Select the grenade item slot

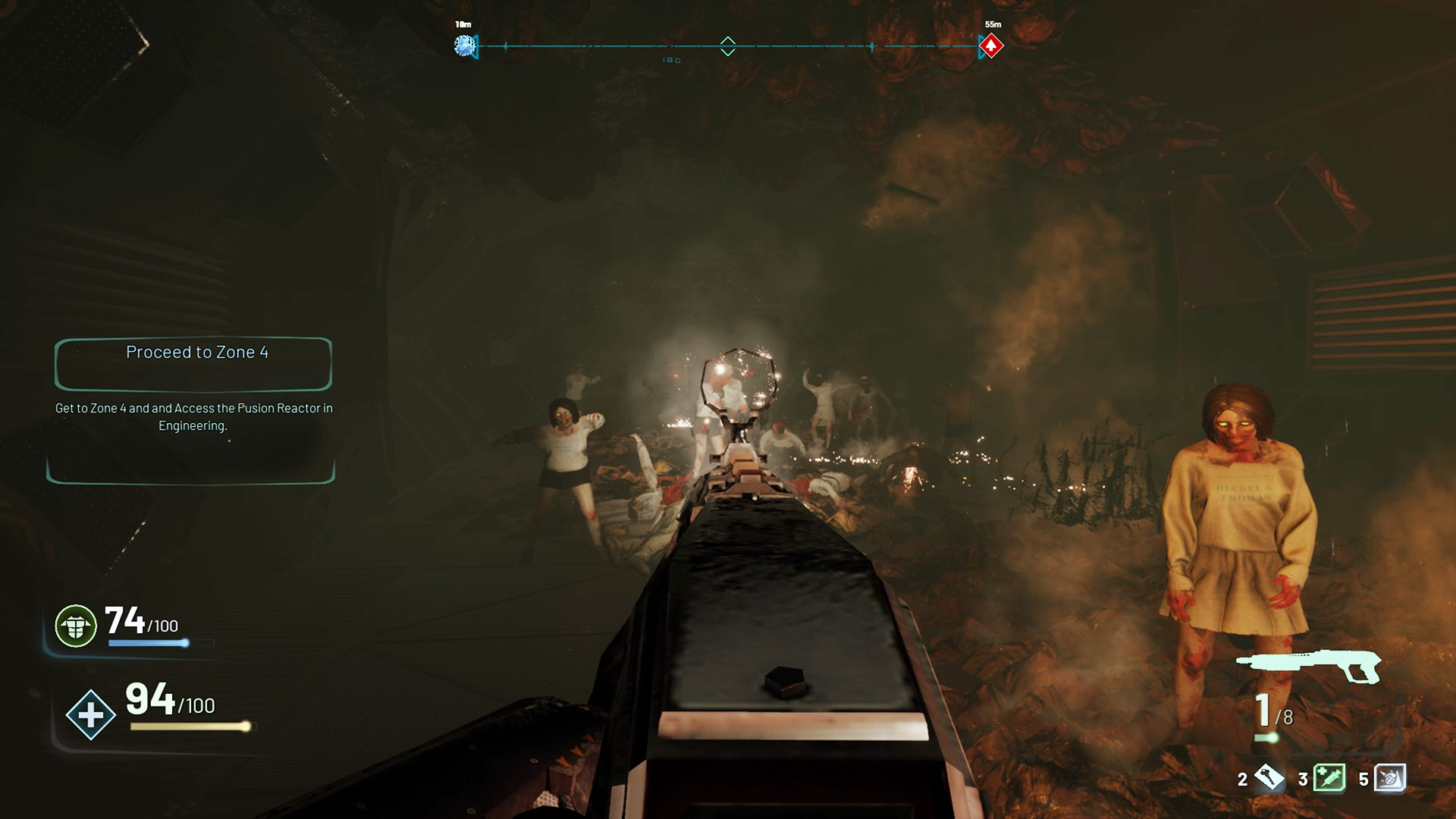coord(1389,777)
